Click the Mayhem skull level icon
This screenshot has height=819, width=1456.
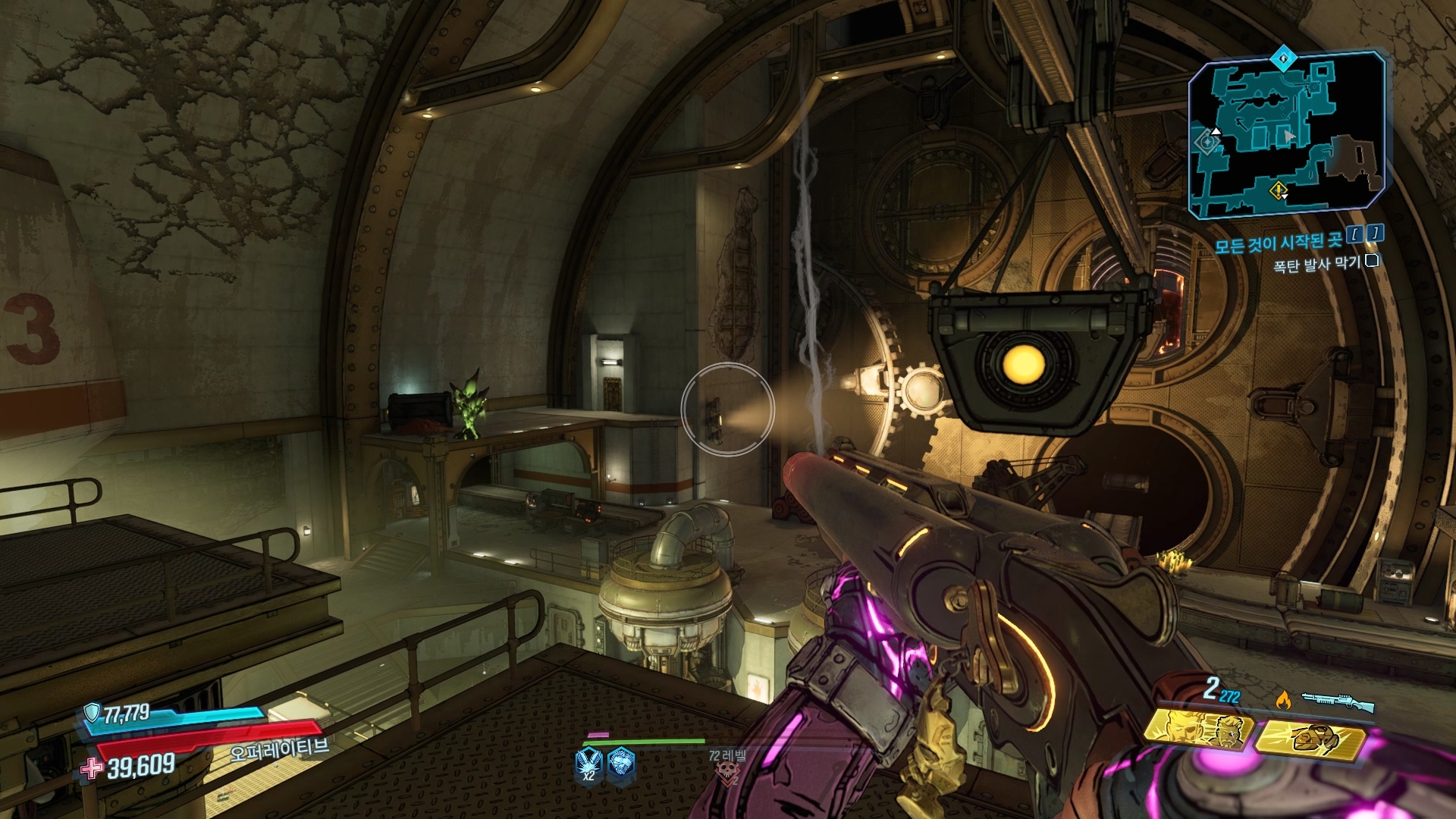[727, 772]
